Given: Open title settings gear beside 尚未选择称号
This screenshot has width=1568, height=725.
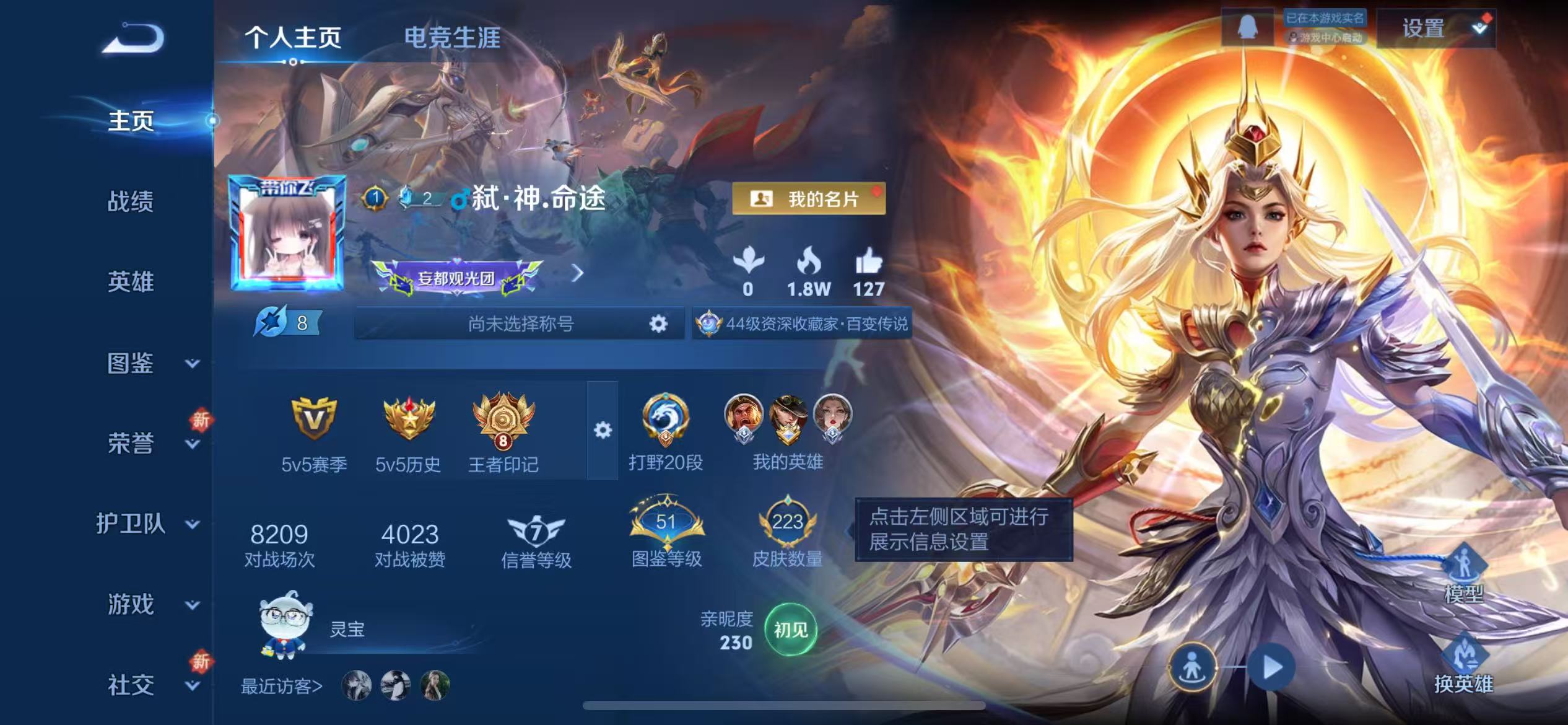Looking at the screenshot, I should [658, 325].
